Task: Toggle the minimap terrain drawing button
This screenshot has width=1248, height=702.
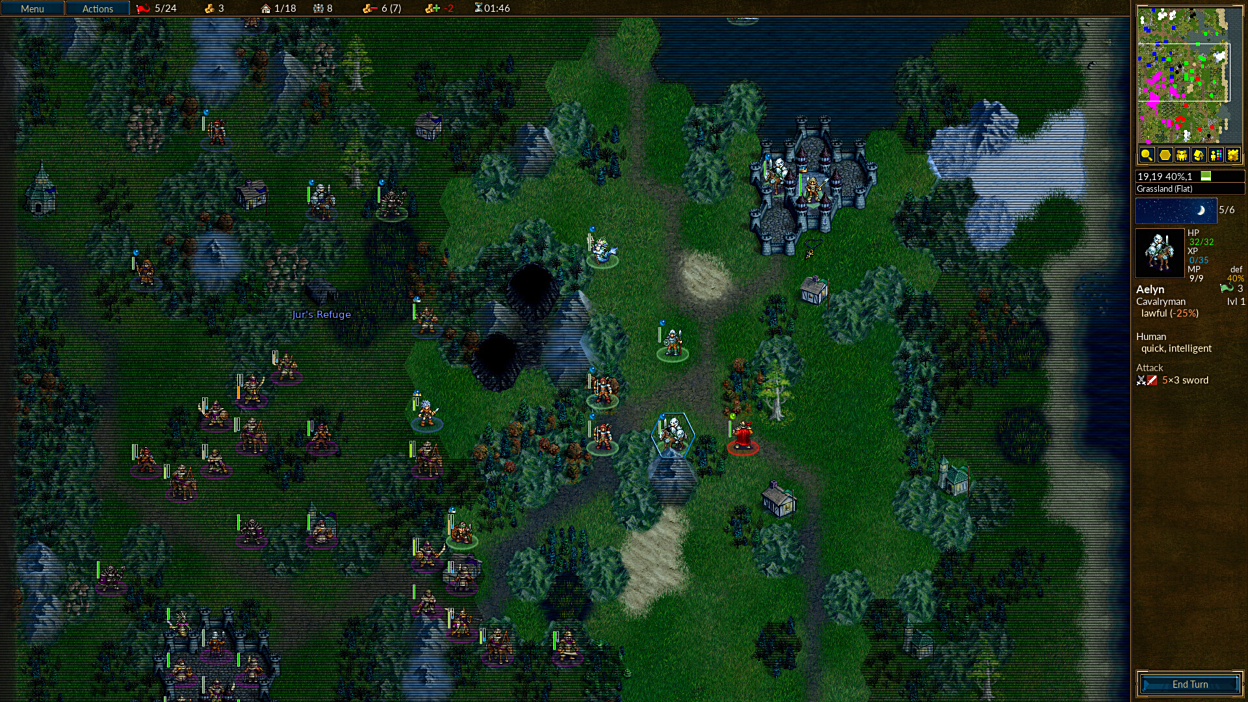Action: (1233, 155)
